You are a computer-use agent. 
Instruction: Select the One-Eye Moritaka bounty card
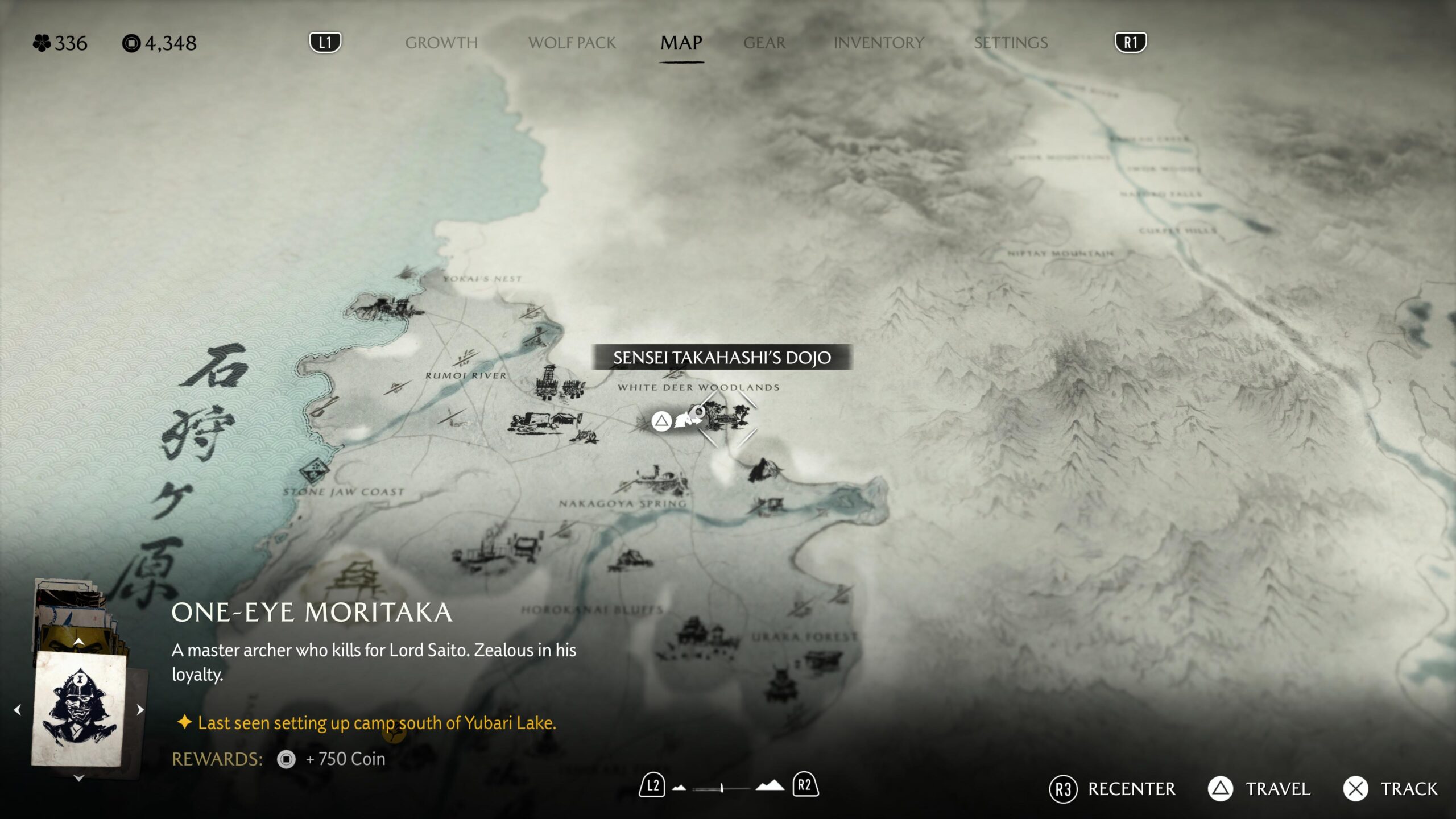click(78, 708)
